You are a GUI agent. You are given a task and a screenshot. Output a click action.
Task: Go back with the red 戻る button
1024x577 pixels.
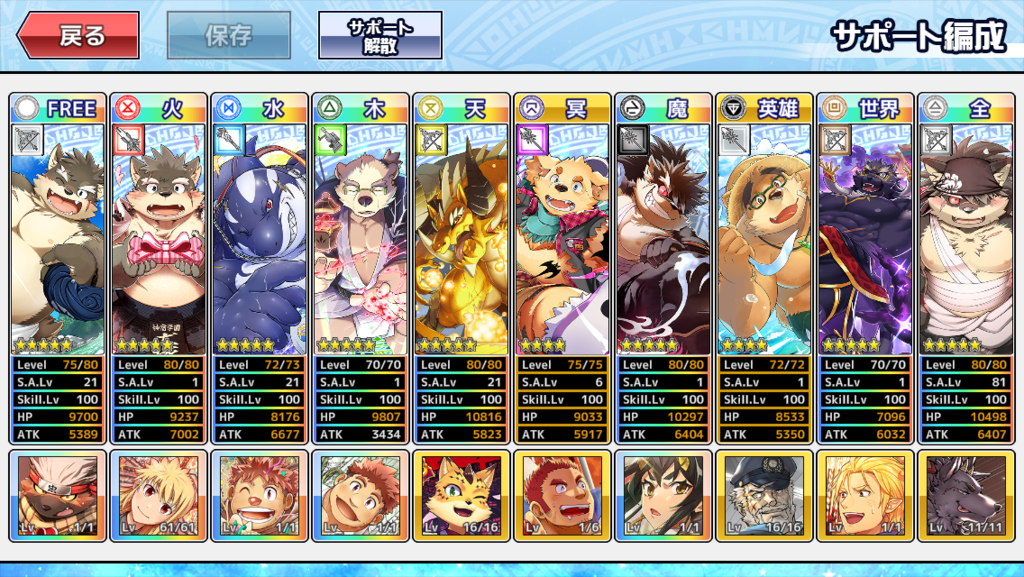77,36
